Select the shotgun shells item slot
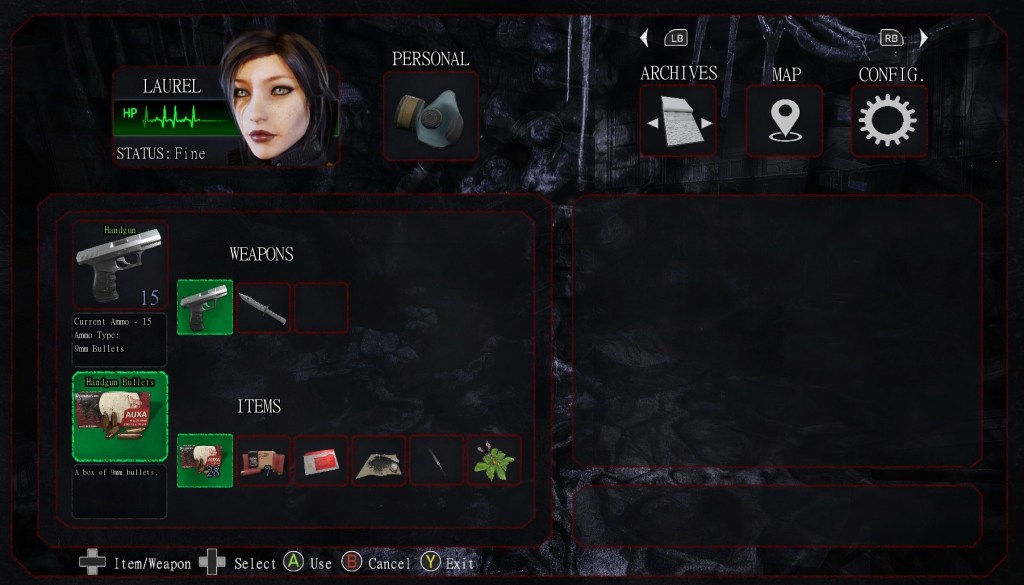 coord(263,460)
